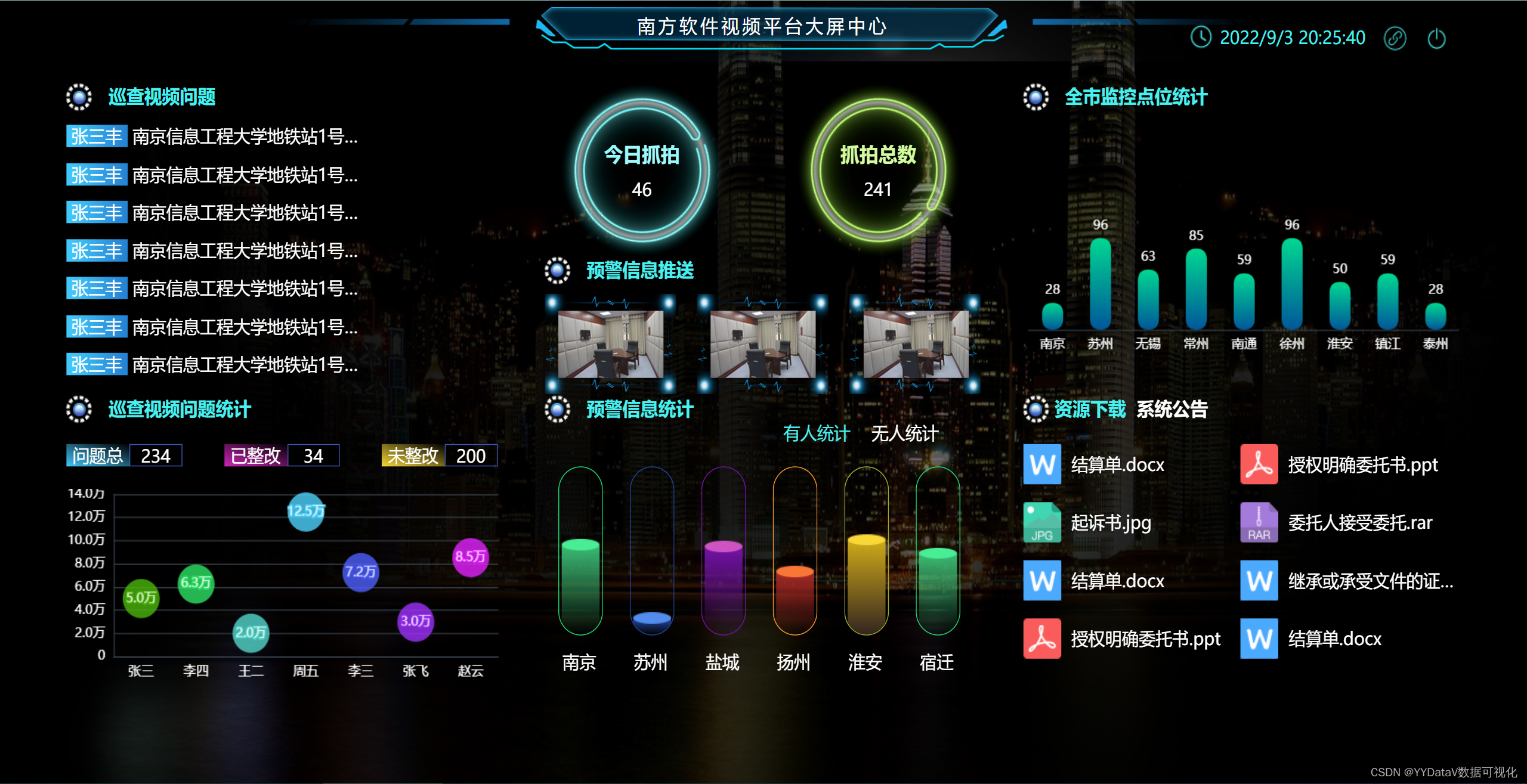Click the clock icon next to the date
1527x784 pixels.
coord(1201,38)
